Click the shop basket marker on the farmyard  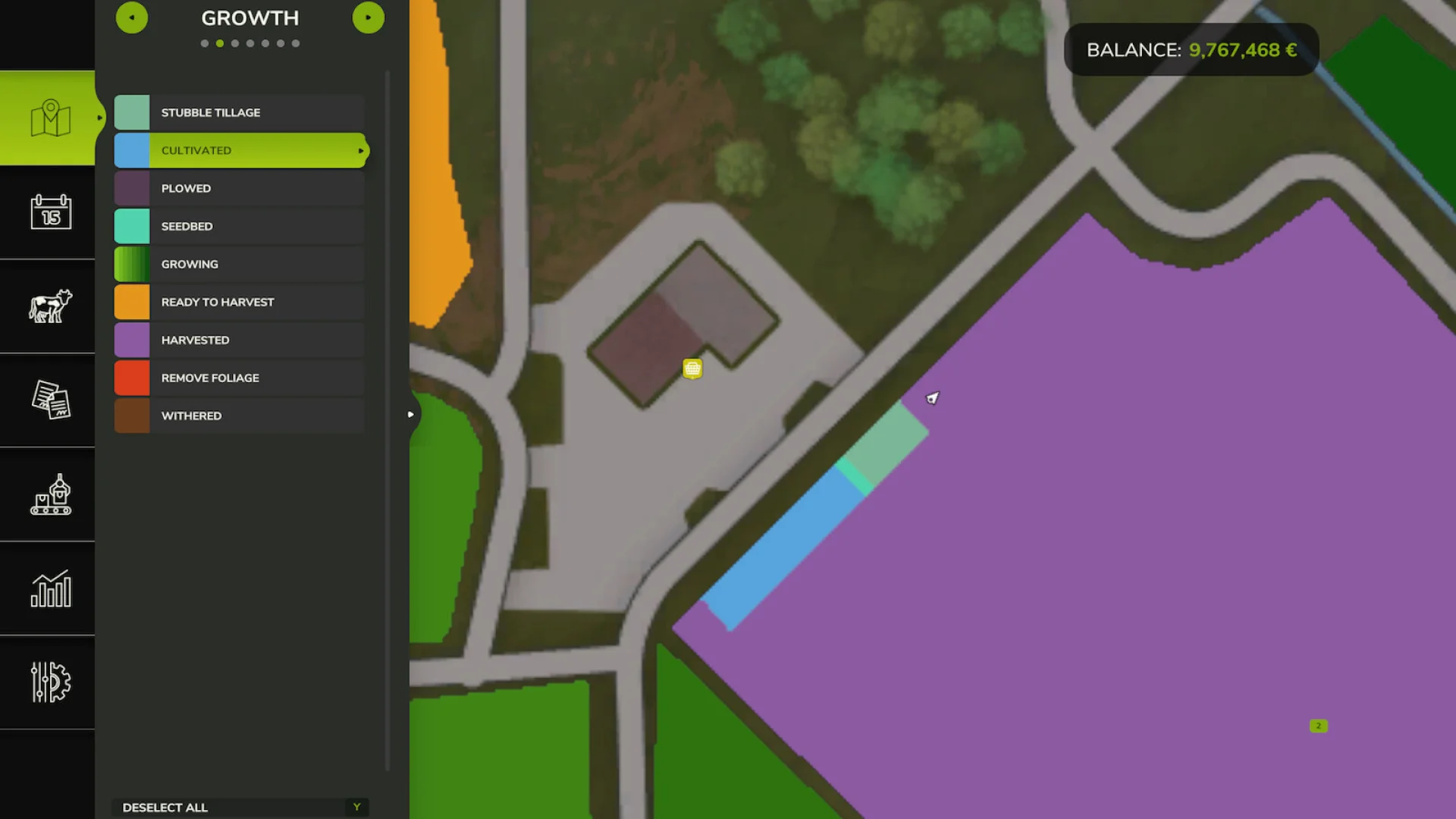692,369
